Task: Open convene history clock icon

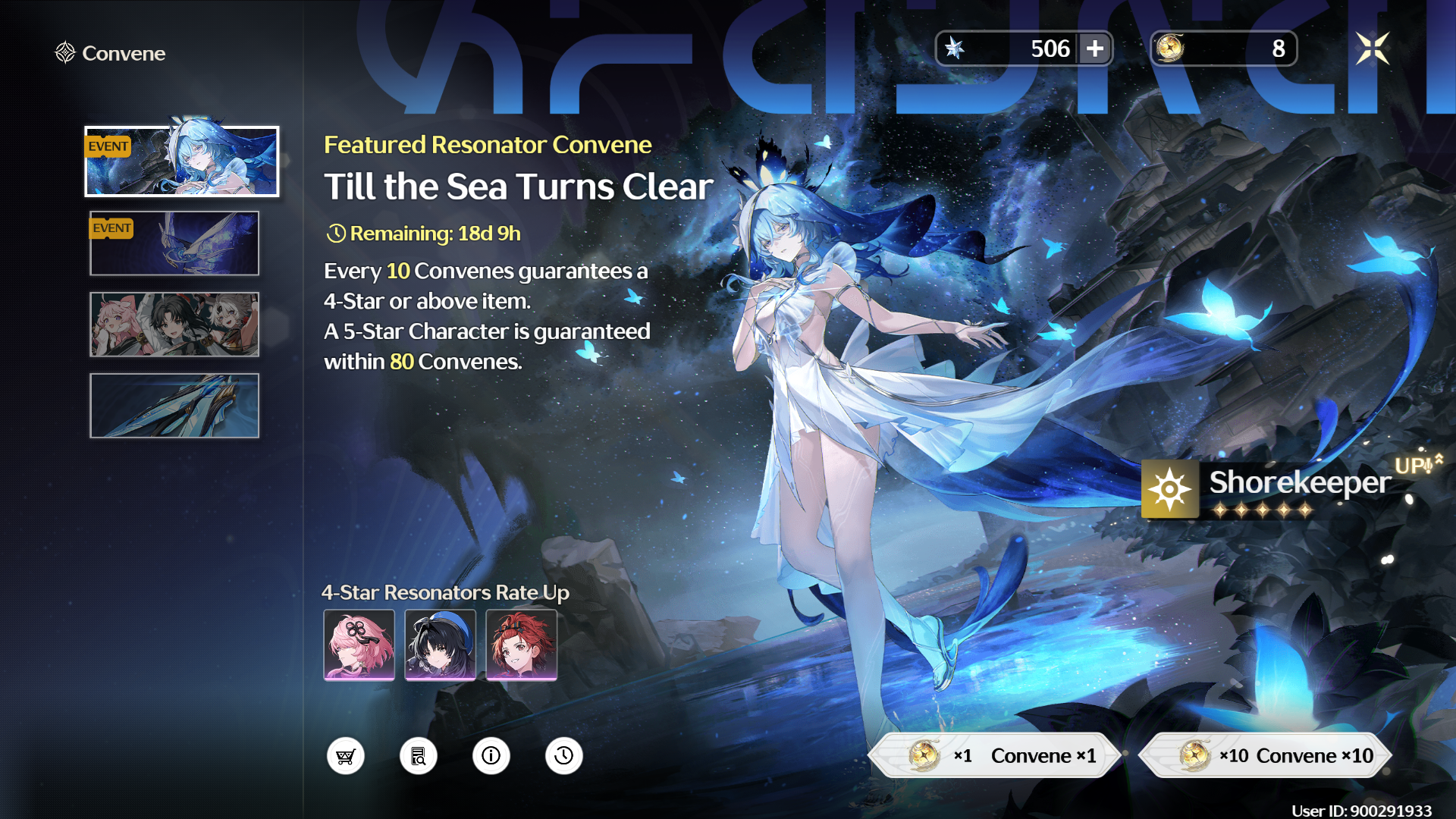Action: tap(564, 756)
